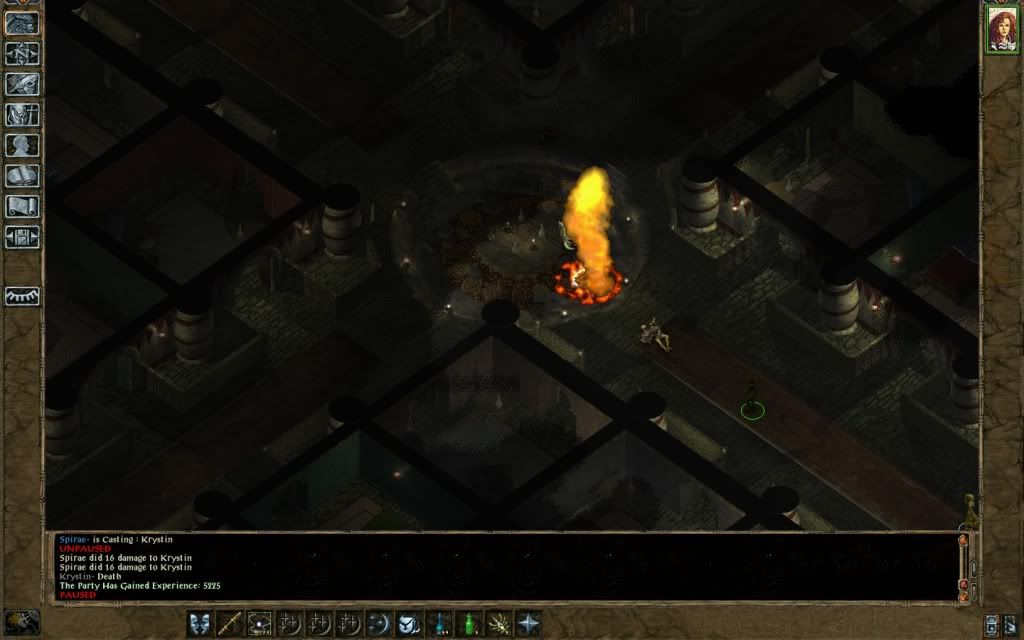Select the blue potion quick item

(x=438, y=623)
